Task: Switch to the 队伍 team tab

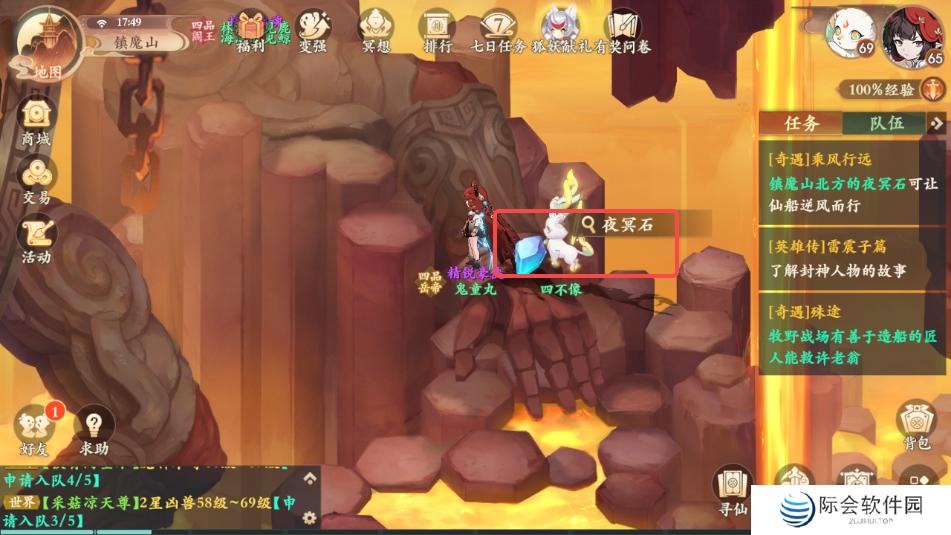Action: click(886, 123)
